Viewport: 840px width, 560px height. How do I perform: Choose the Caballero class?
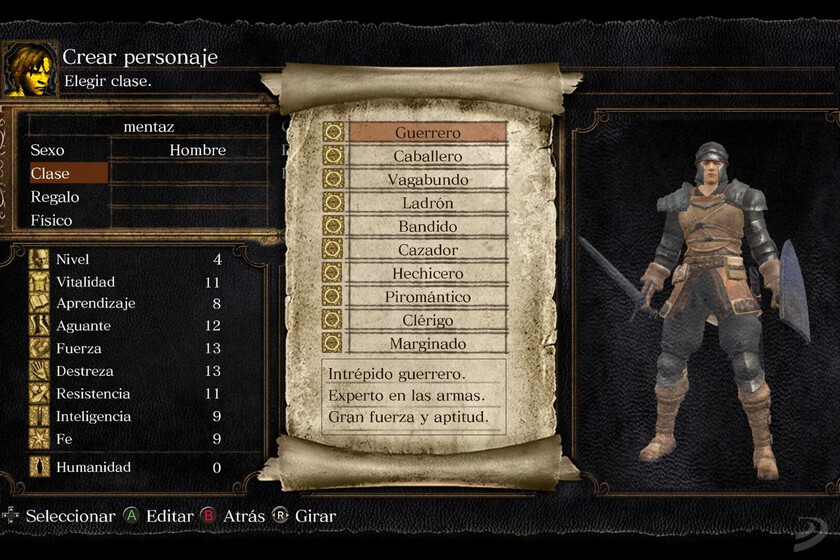pos(427,157)
